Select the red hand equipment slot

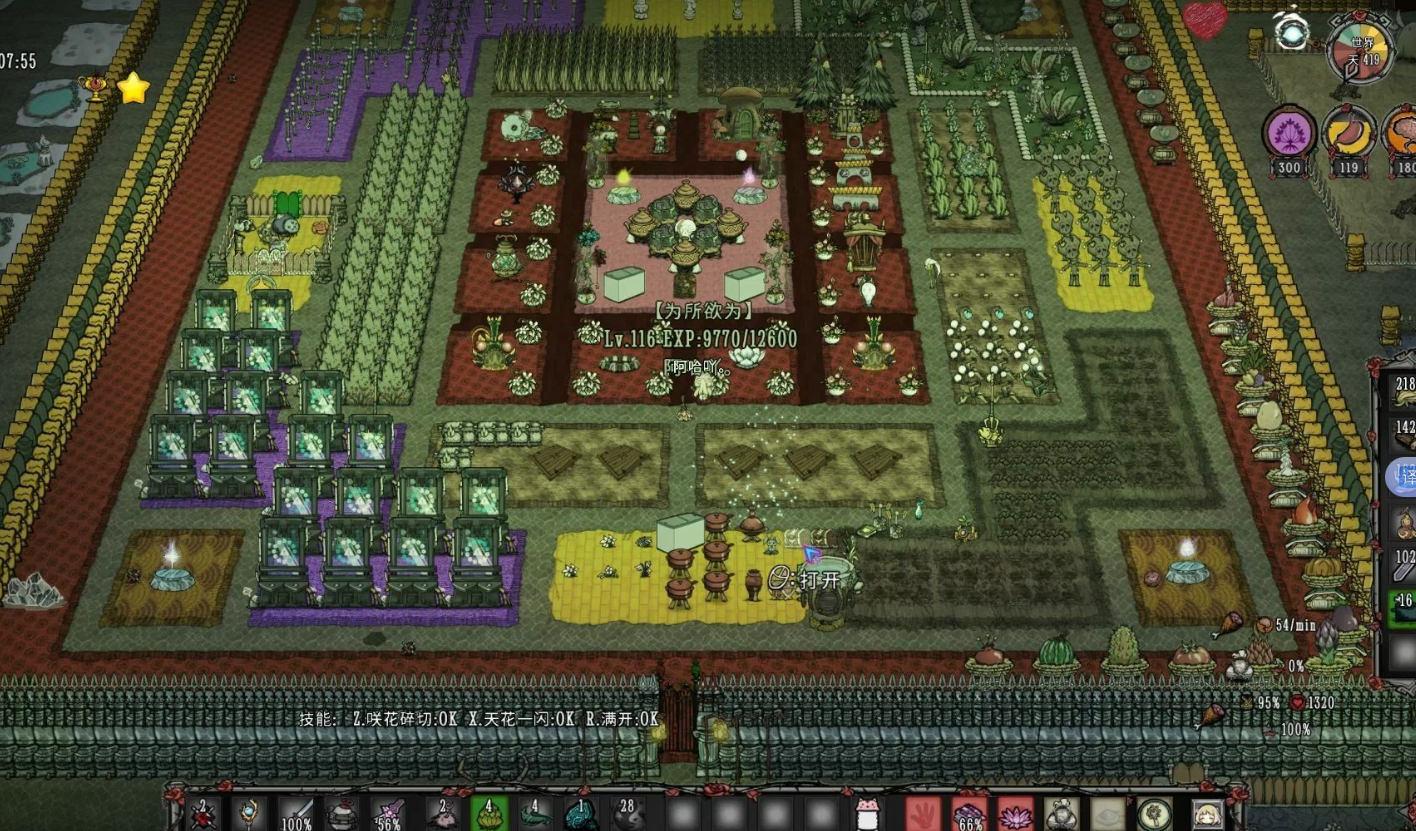coord(923,813)
